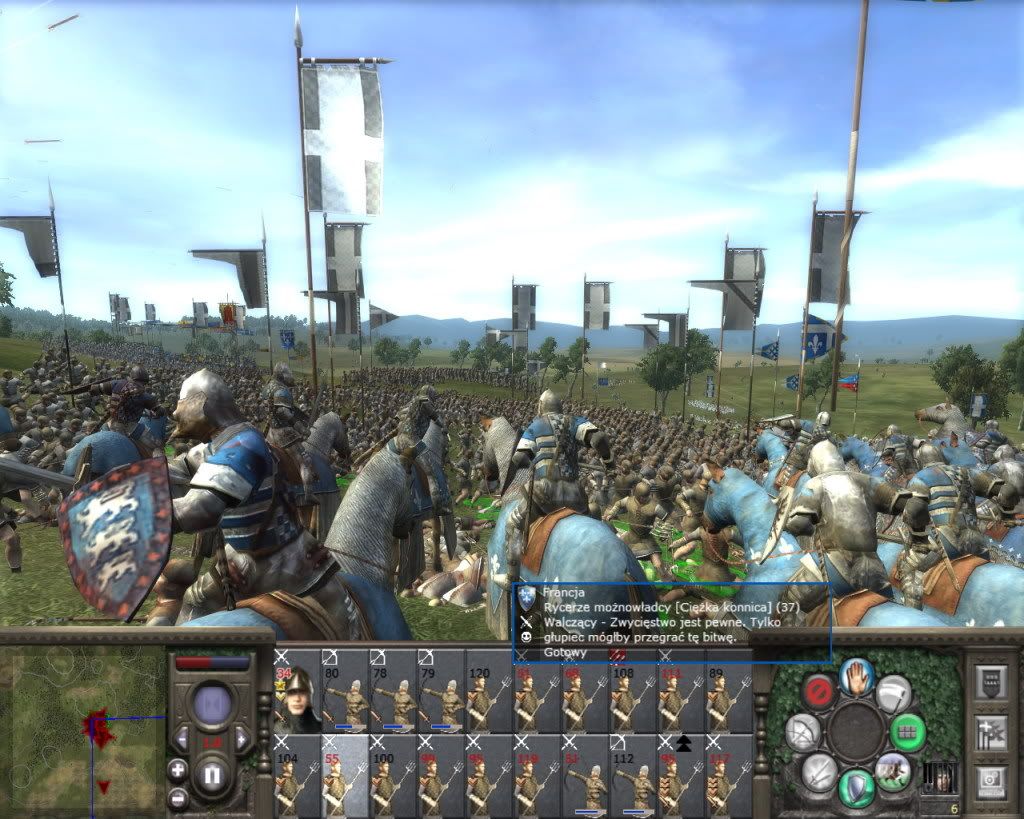Image resolution: width=1024 pixels, height=819 pixels.
Task: Pause the battle
Action: pos(212,773)
